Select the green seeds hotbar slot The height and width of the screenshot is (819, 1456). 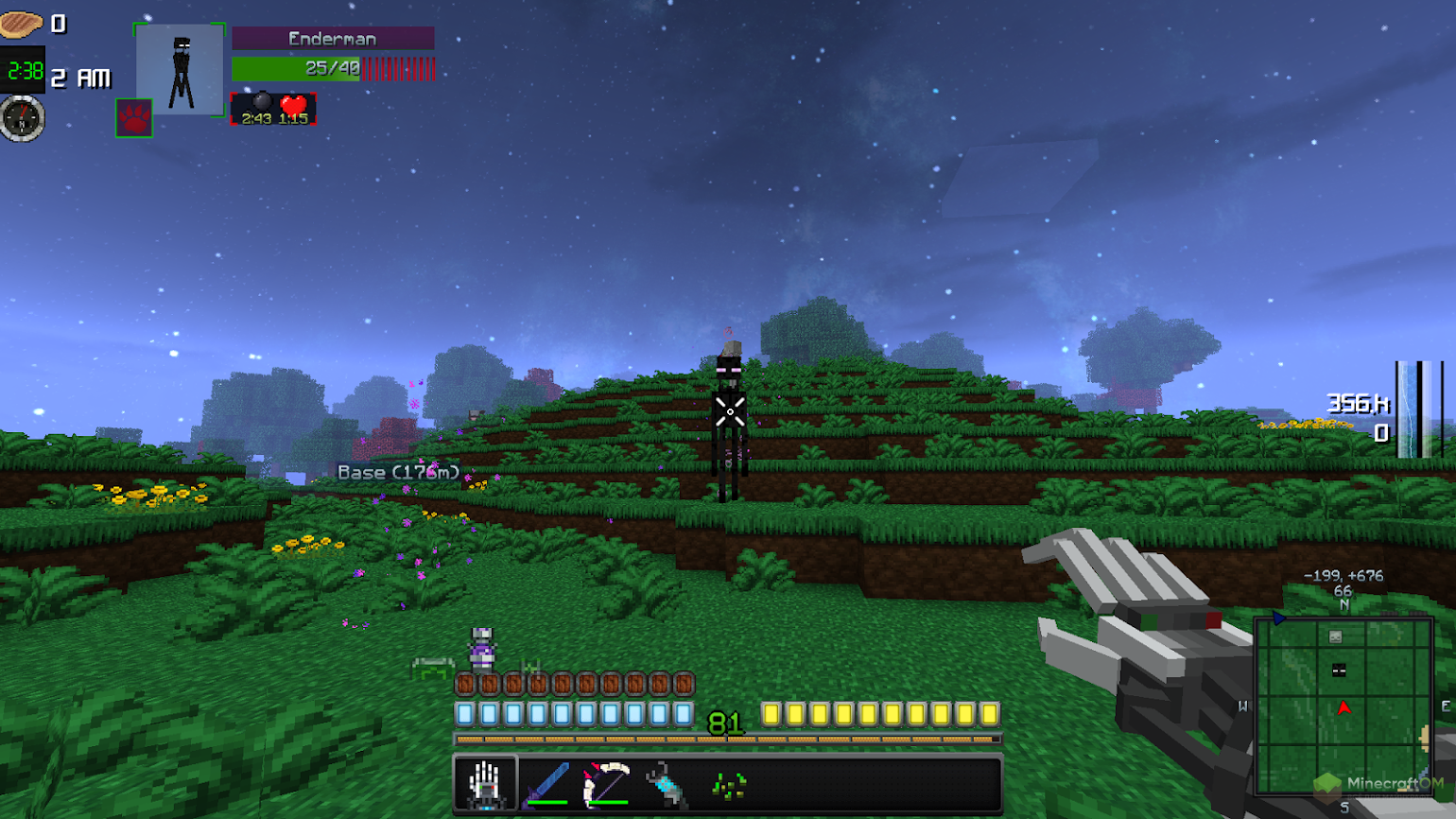tap(728, 784)
